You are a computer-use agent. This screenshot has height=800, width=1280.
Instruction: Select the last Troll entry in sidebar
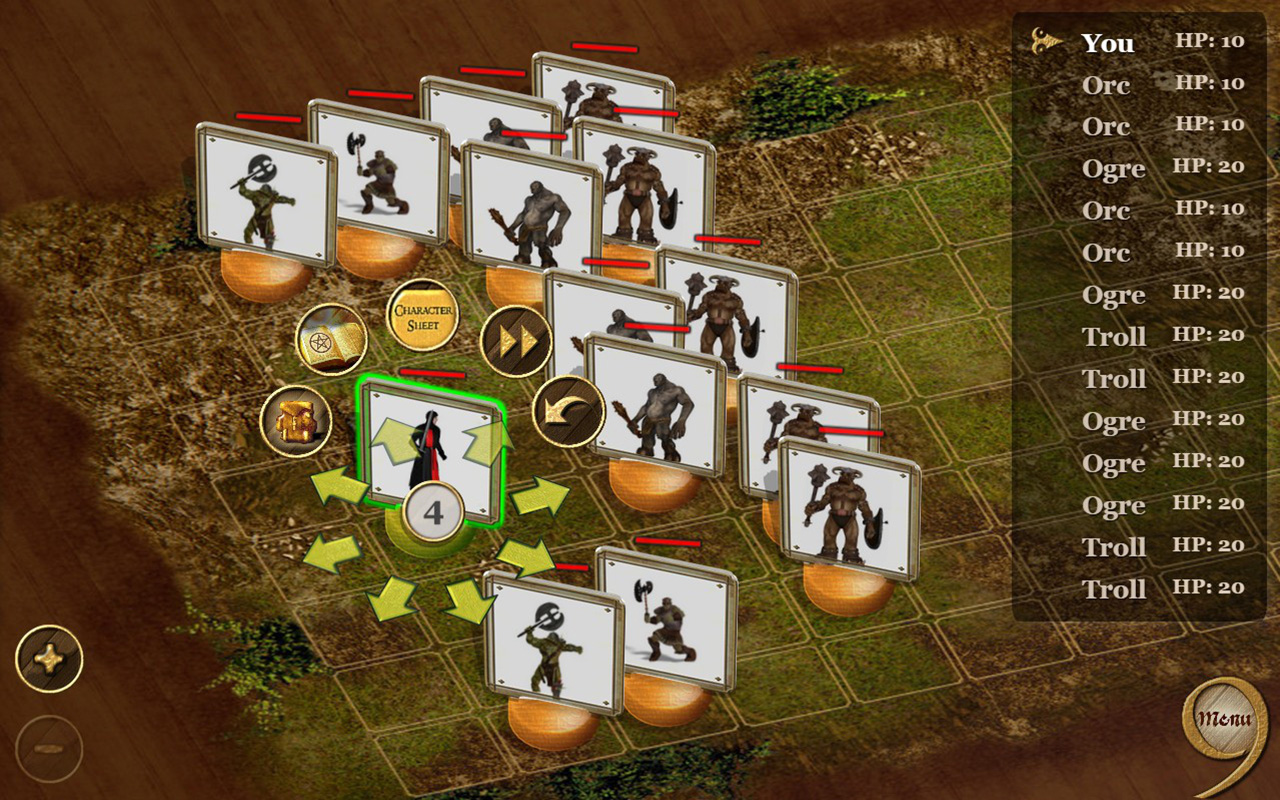(1113, 589)
